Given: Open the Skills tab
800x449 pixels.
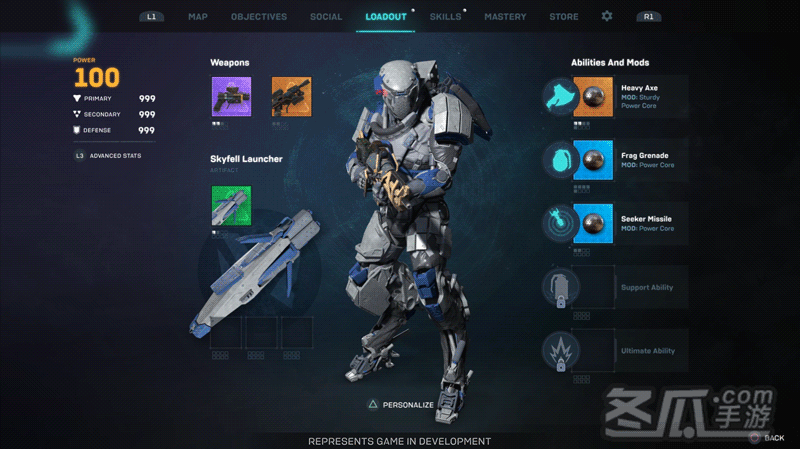Looking at the screenshot, I should (446, 17).
